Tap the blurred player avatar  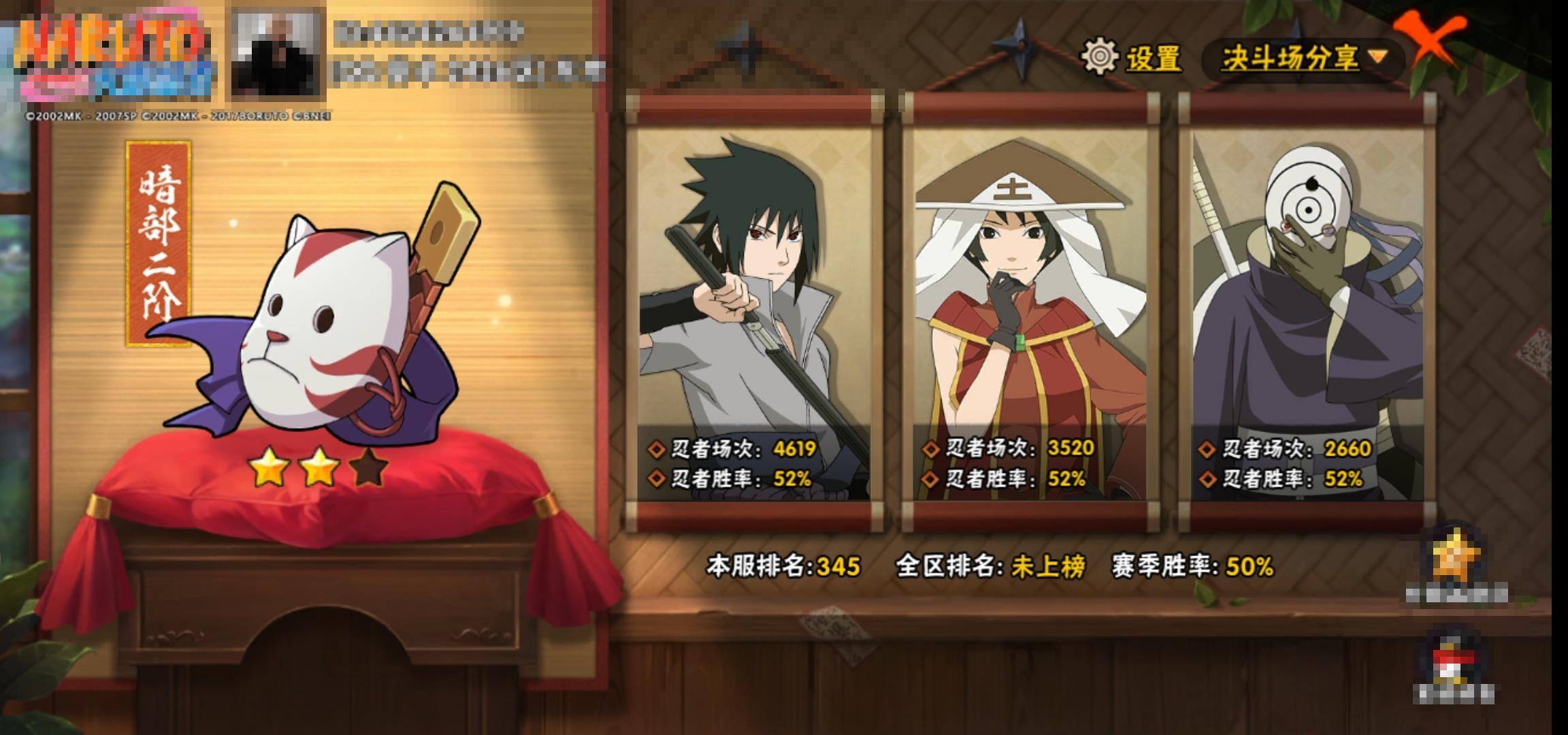coord(276,52)
